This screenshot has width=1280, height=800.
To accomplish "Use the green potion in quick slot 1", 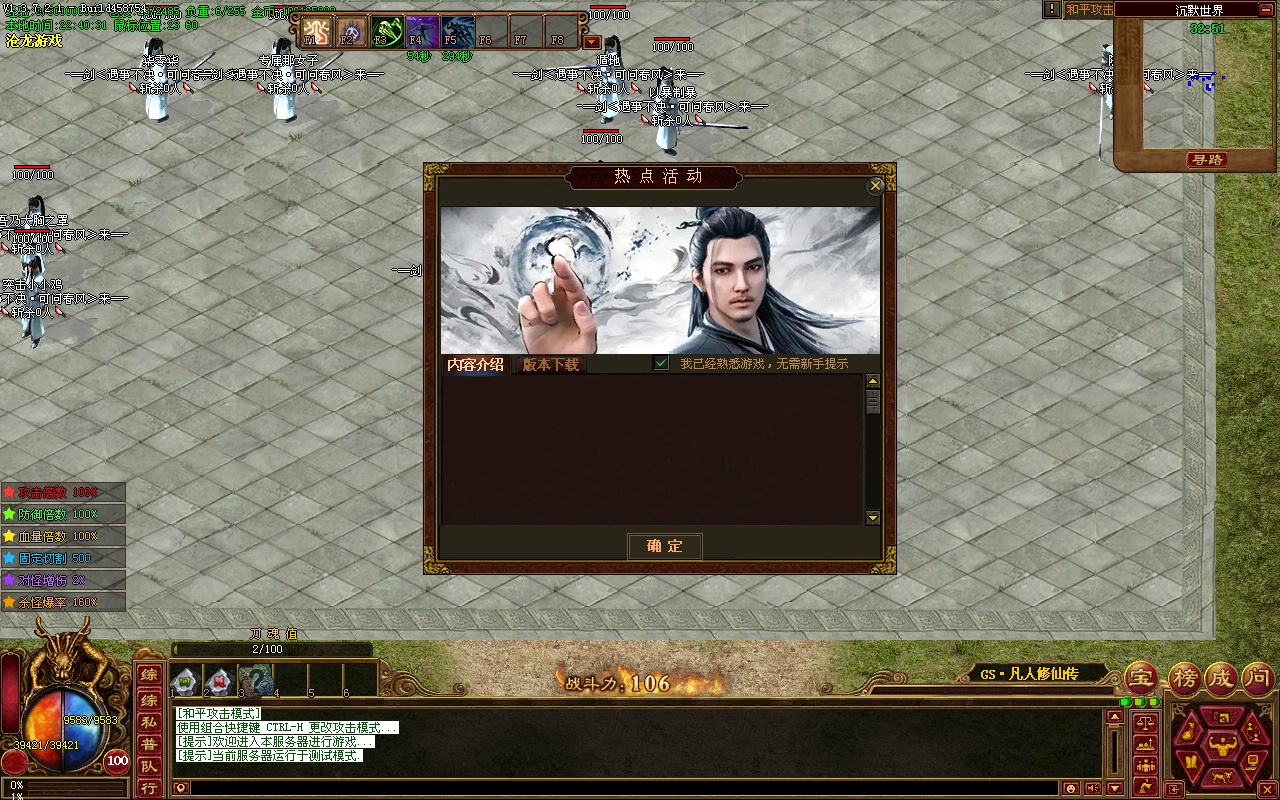I will 184,682.
